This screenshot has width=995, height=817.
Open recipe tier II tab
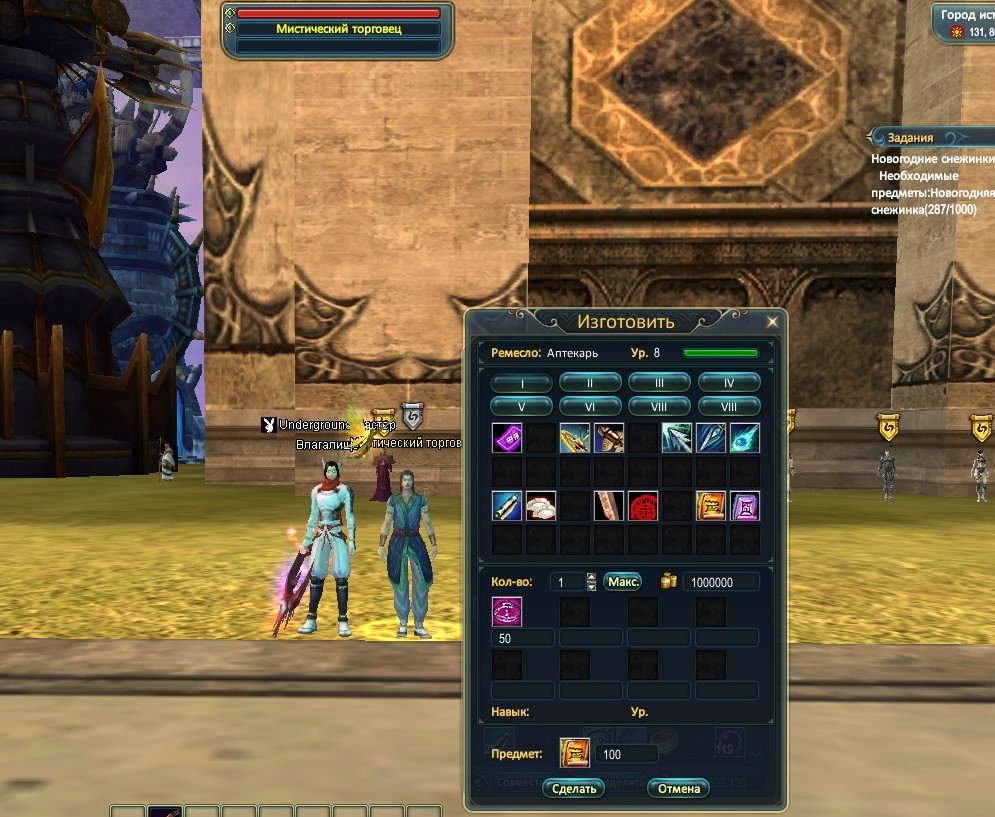pos(590,383)
